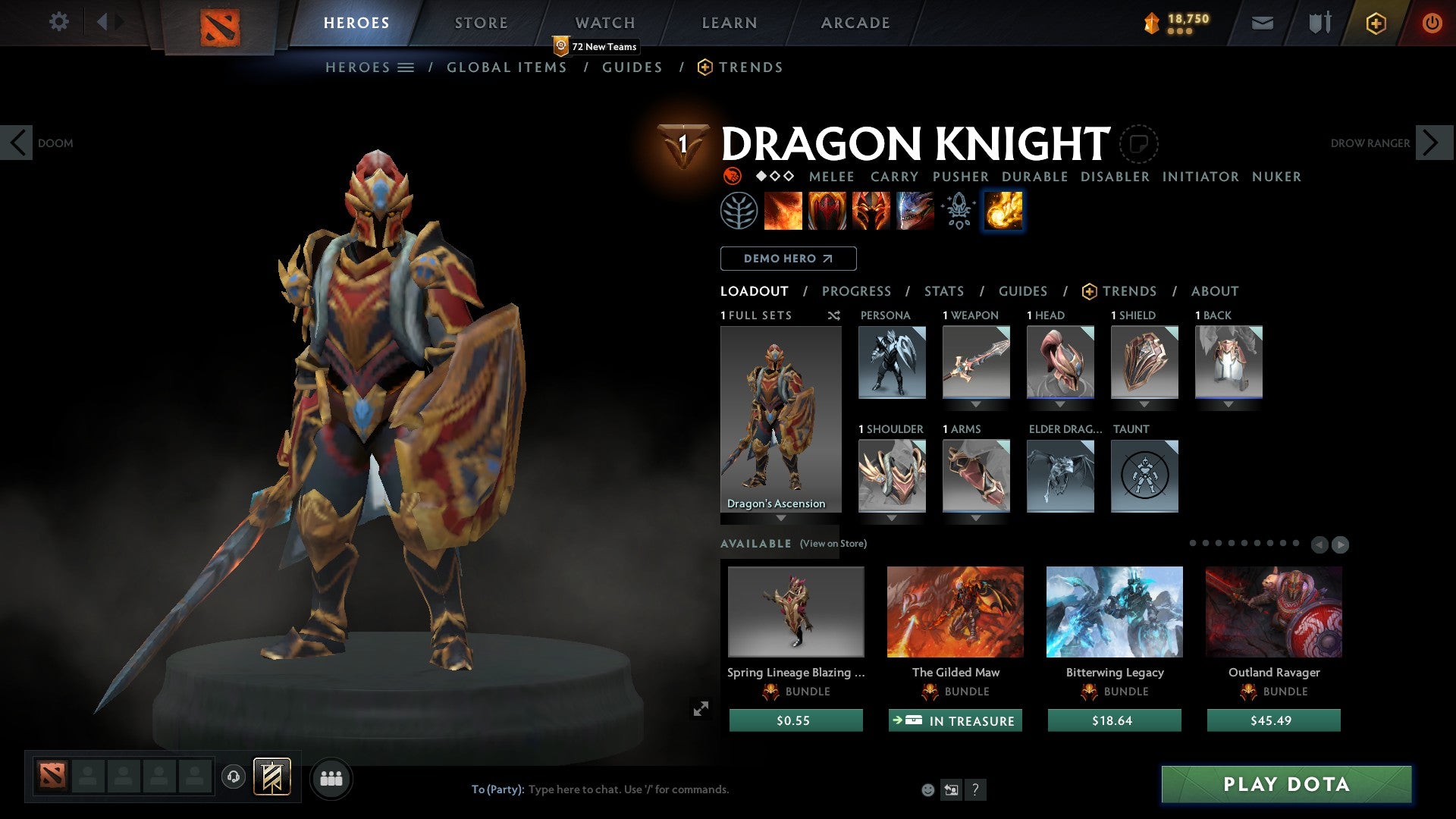1456x819 pixels.
Task: Select the Elder Dragon Form ability icon
Action: pyautogui.click(x=914, y=211)
